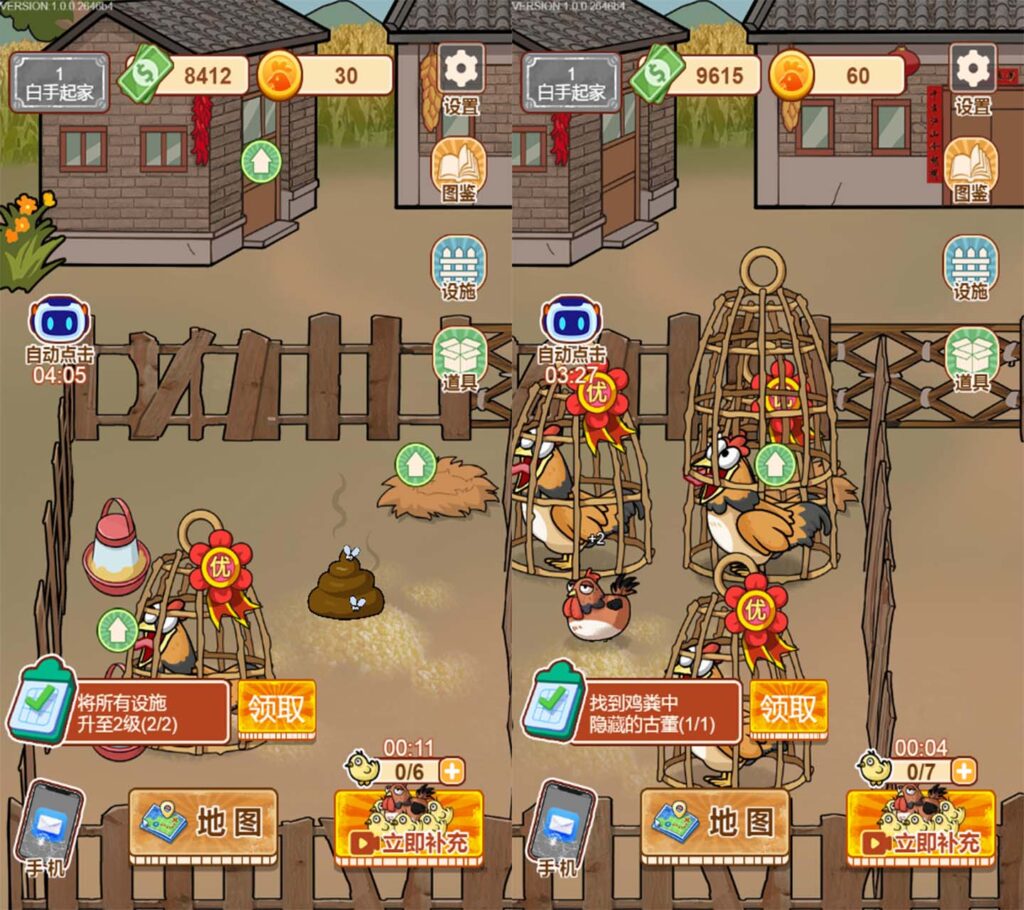Tap the plus beside the 0/6 chick counter
Viewport: 1024px width, 910px height.
pyautogui.click(x=452, y=771)
